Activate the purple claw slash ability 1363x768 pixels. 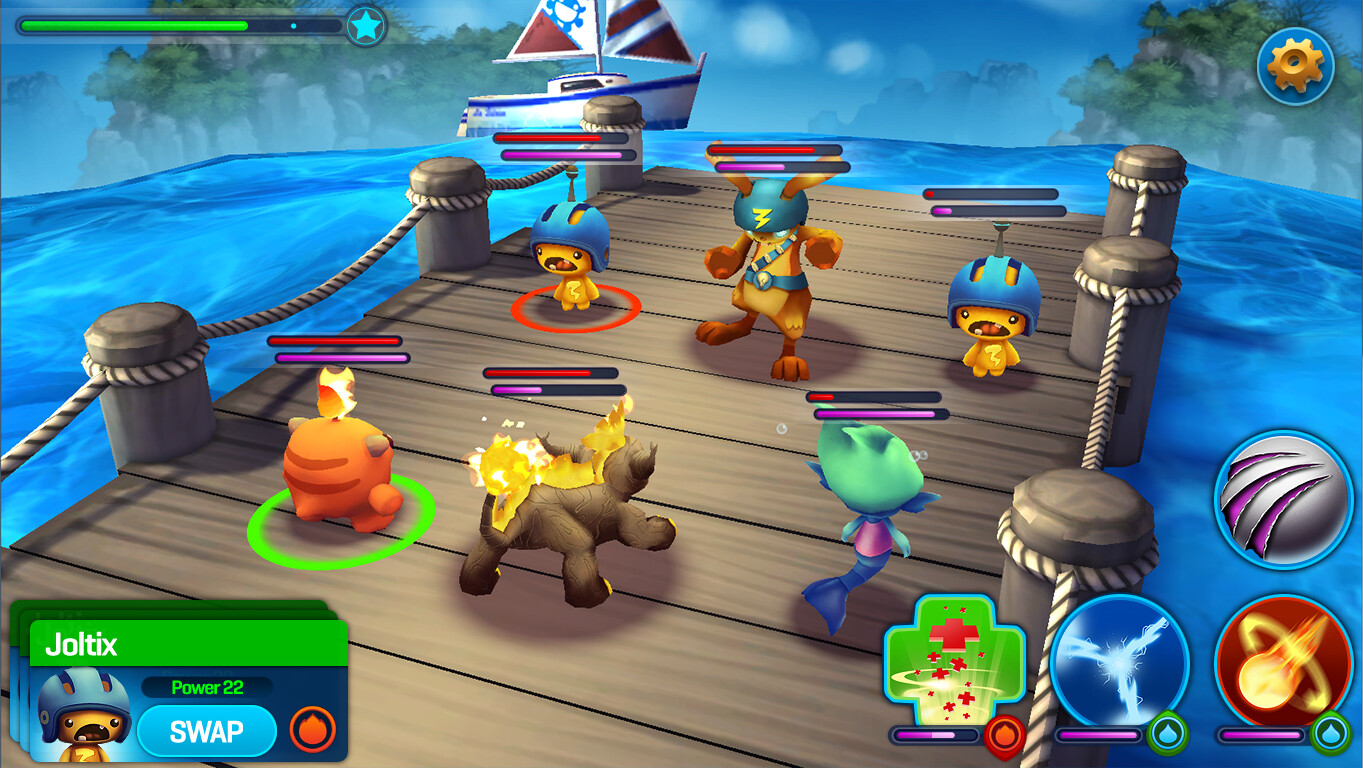tap(1284, 500)
